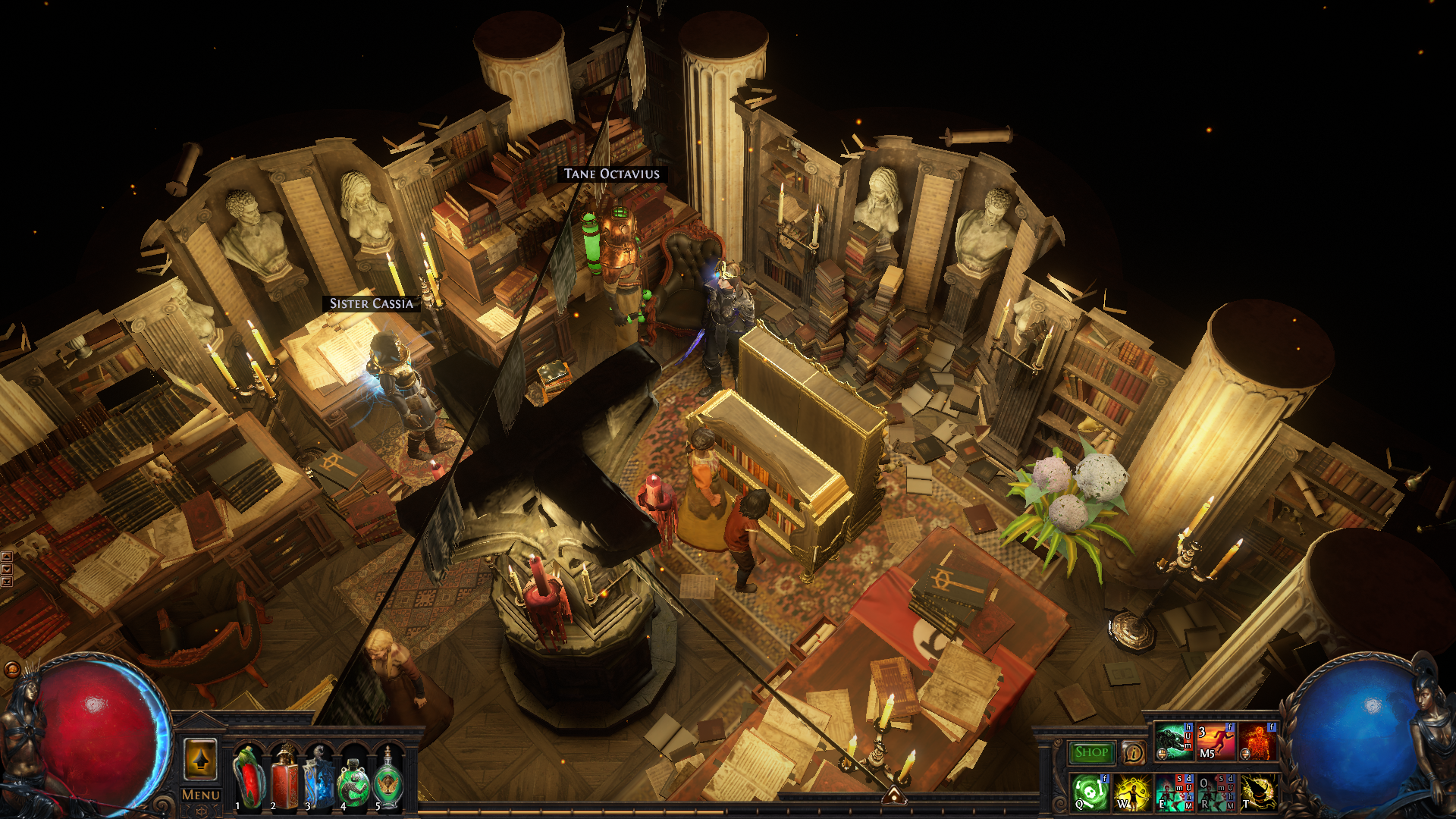Image resolution: width=1456 pixels, height=819 pixels.
Task: Open the chat bubble button above the life globe
Action: (x=11, y=669)
